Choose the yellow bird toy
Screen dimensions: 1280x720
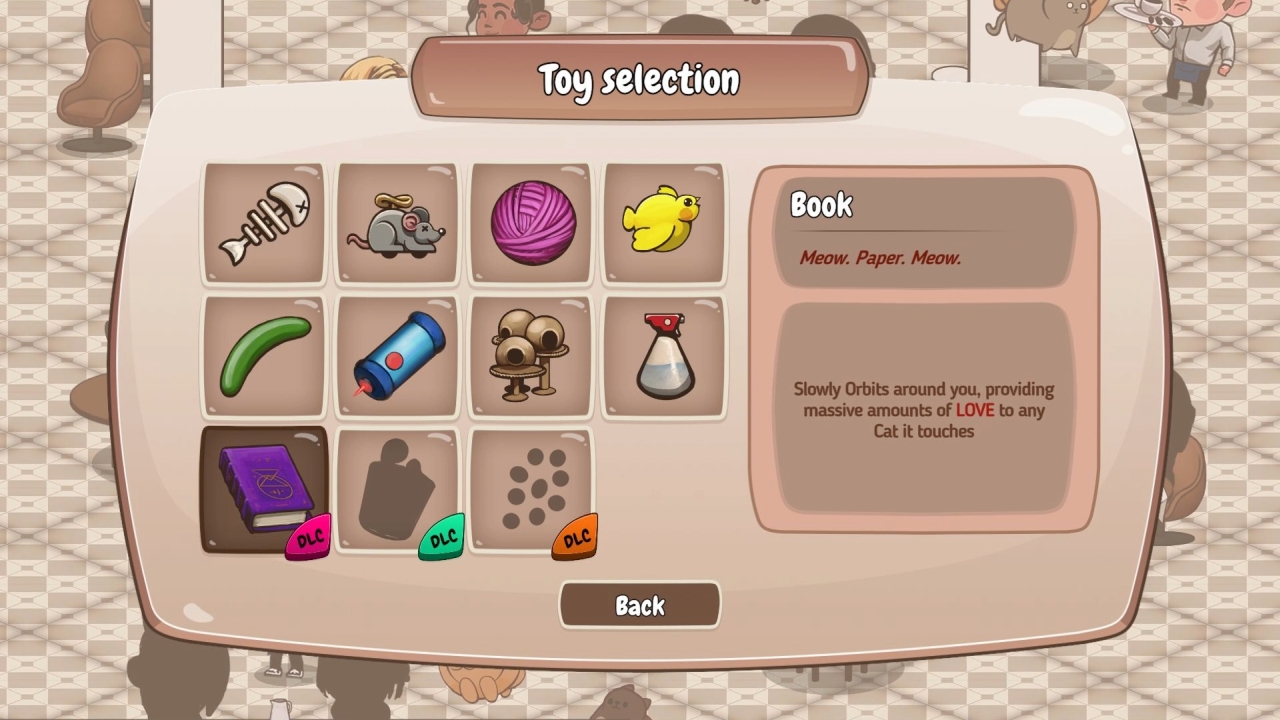663,222
